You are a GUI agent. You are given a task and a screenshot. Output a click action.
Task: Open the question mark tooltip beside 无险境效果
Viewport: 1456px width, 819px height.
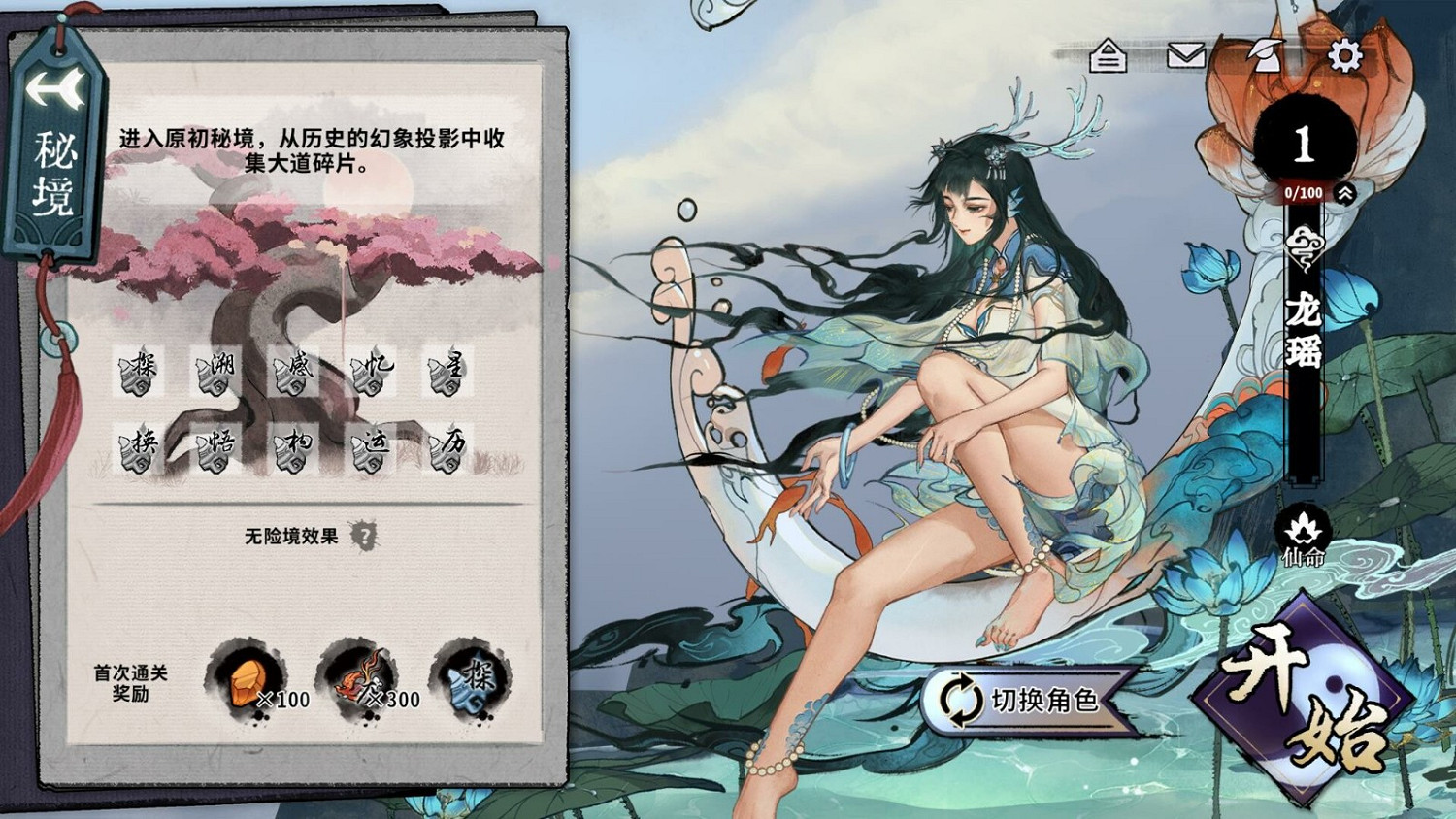(x=363, y=534)
